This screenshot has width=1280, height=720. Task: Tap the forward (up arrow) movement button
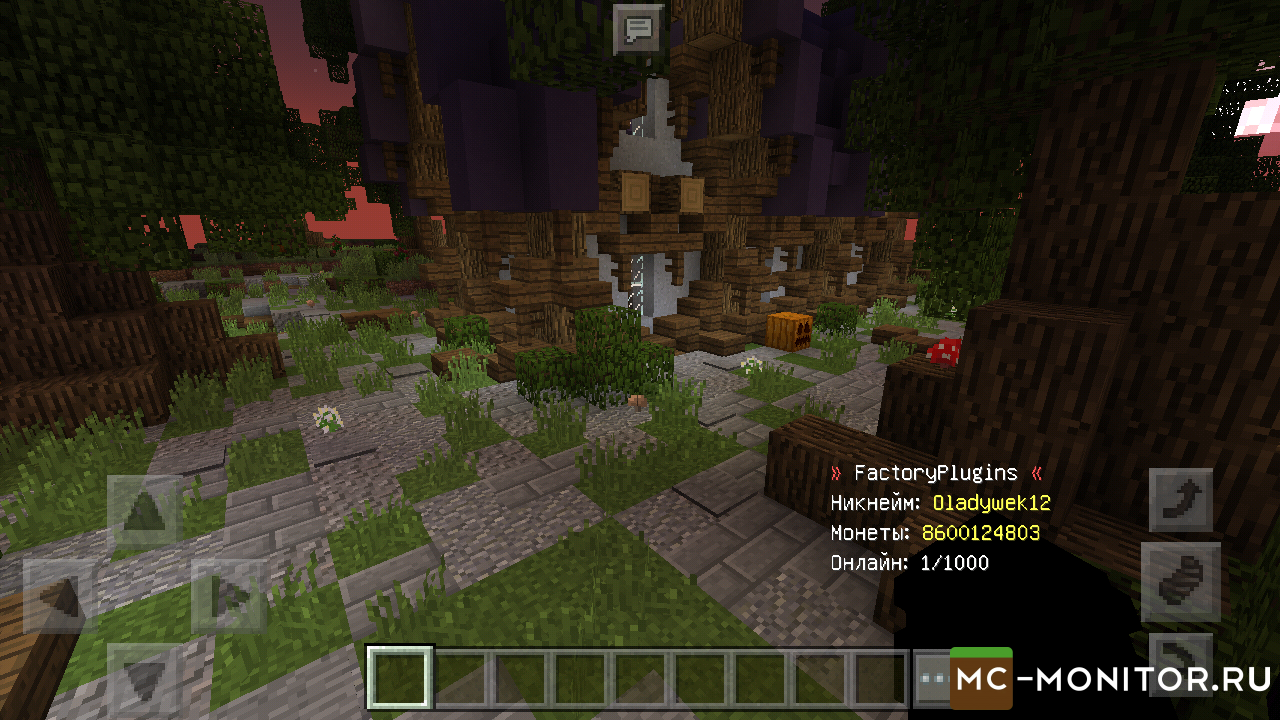coord(144,512)
